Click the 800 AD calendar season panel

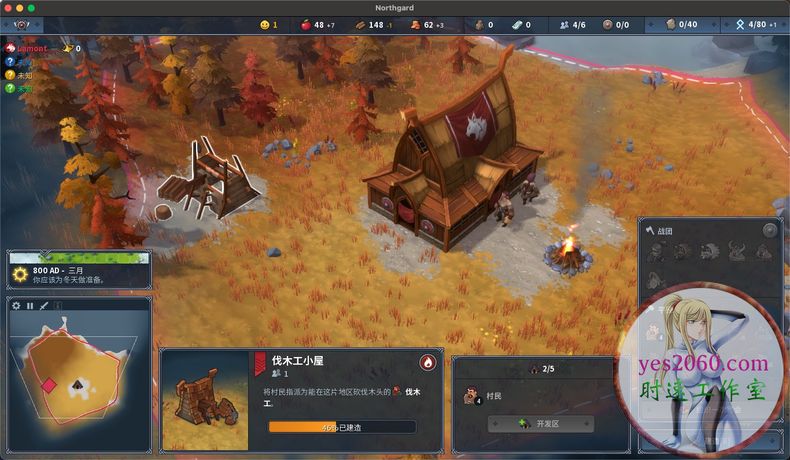pos(78,274)
